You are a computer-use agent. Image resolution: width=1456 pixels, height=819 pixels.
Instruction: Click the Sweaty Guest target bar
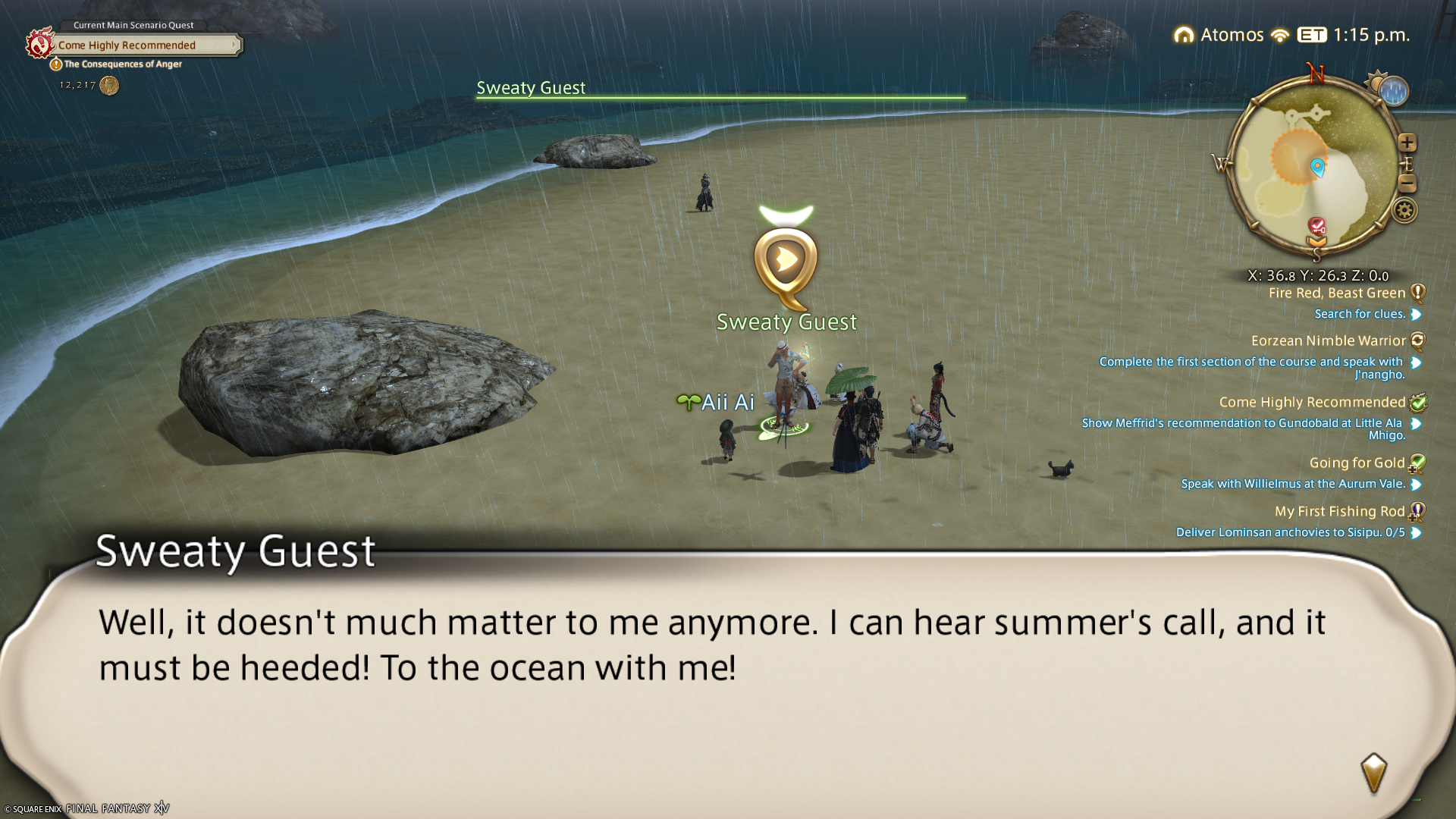pos(720,89)
